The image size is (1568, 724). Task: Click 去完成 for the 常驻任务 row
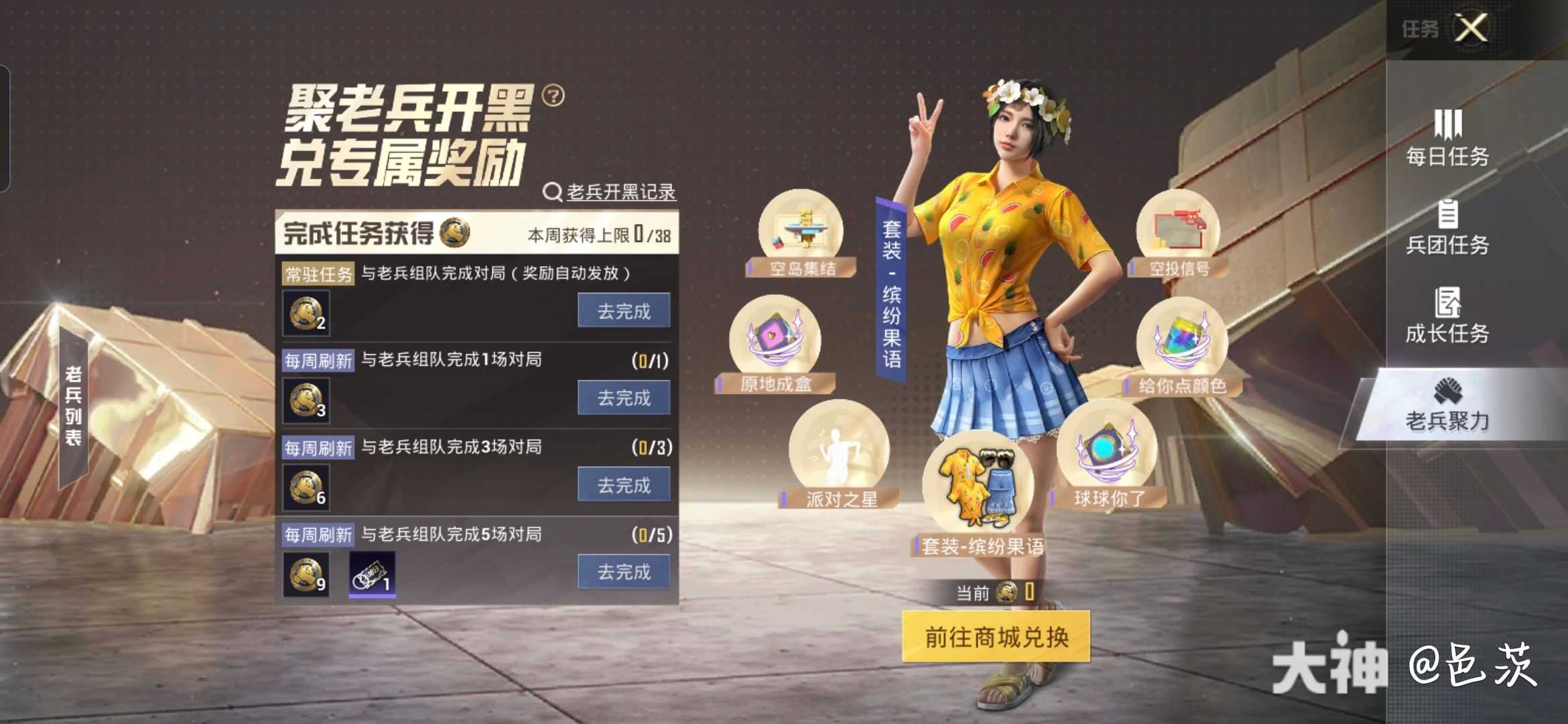[623, 310]
